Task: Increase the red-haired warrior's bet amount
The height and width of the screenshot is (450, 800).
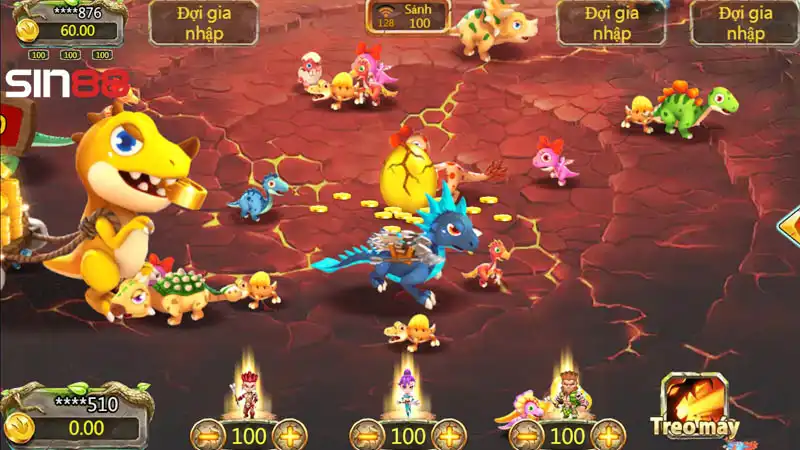Action: [290, 436]
